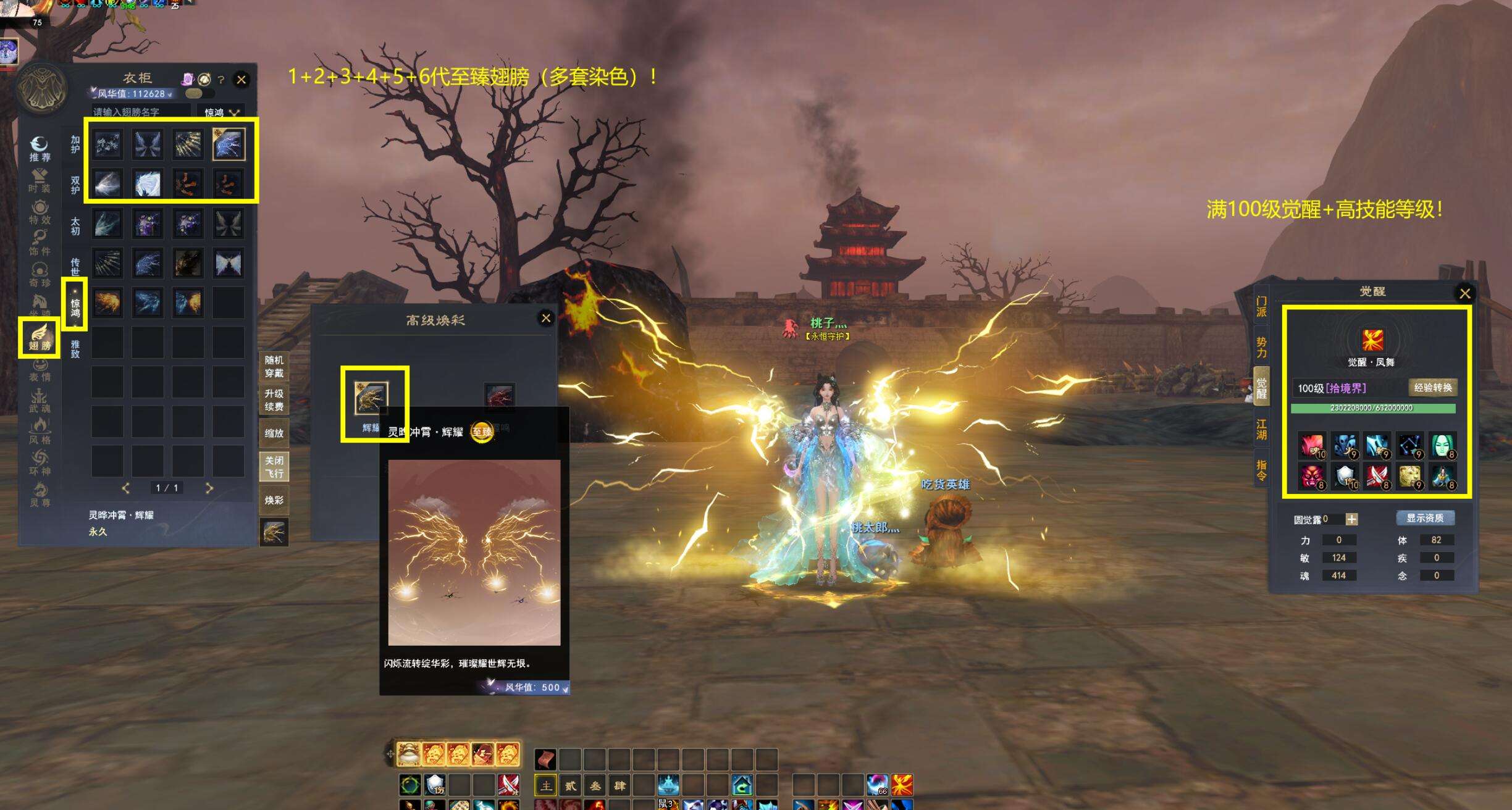This screenshot has height=810, width=1512.
Task: Click the 升级续费 upgrade renew button
Action: [274, 400]
